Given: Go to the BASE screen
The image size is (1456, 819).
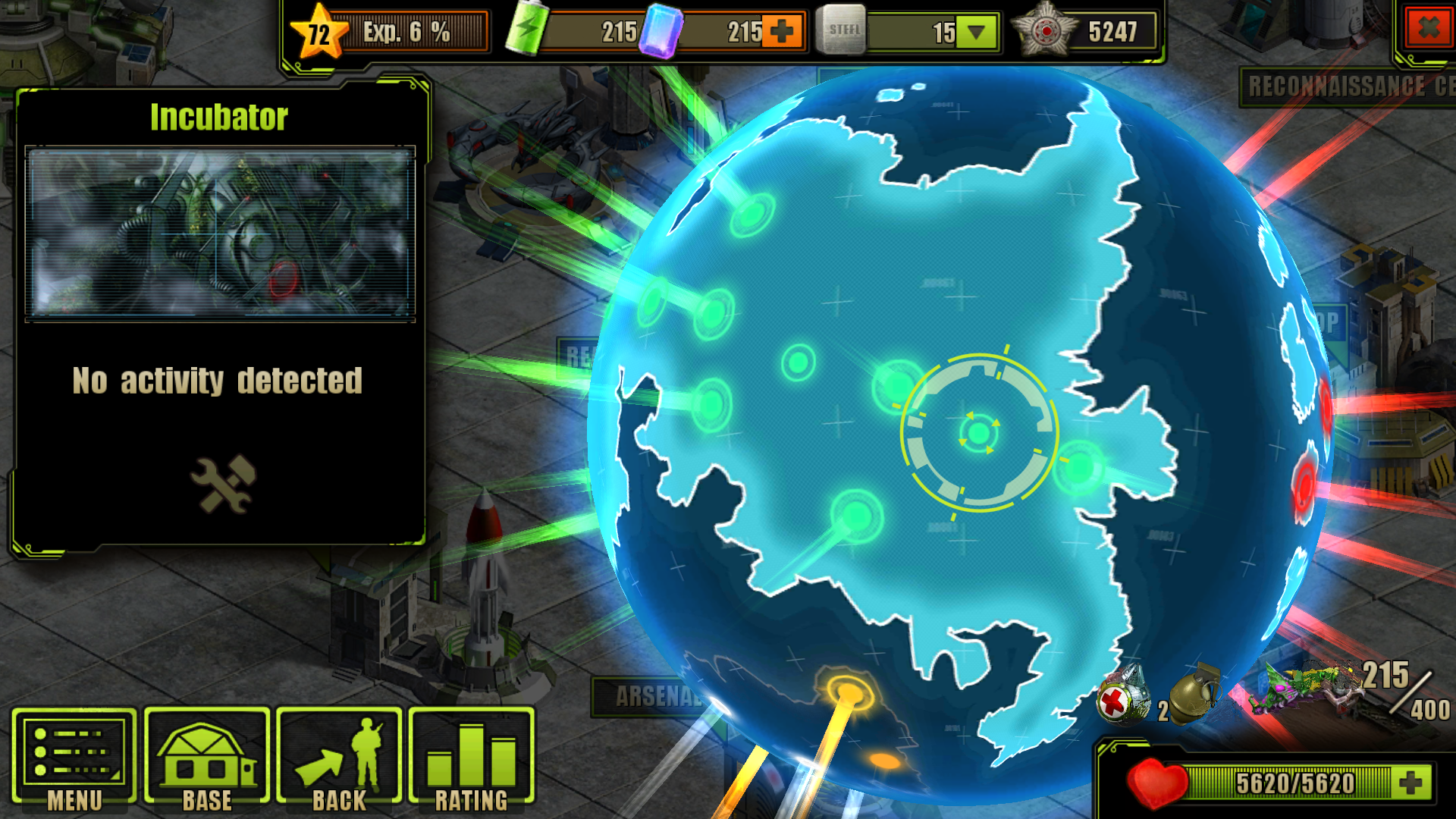Looking at the screenshot, I should click(x=206, y=759).
